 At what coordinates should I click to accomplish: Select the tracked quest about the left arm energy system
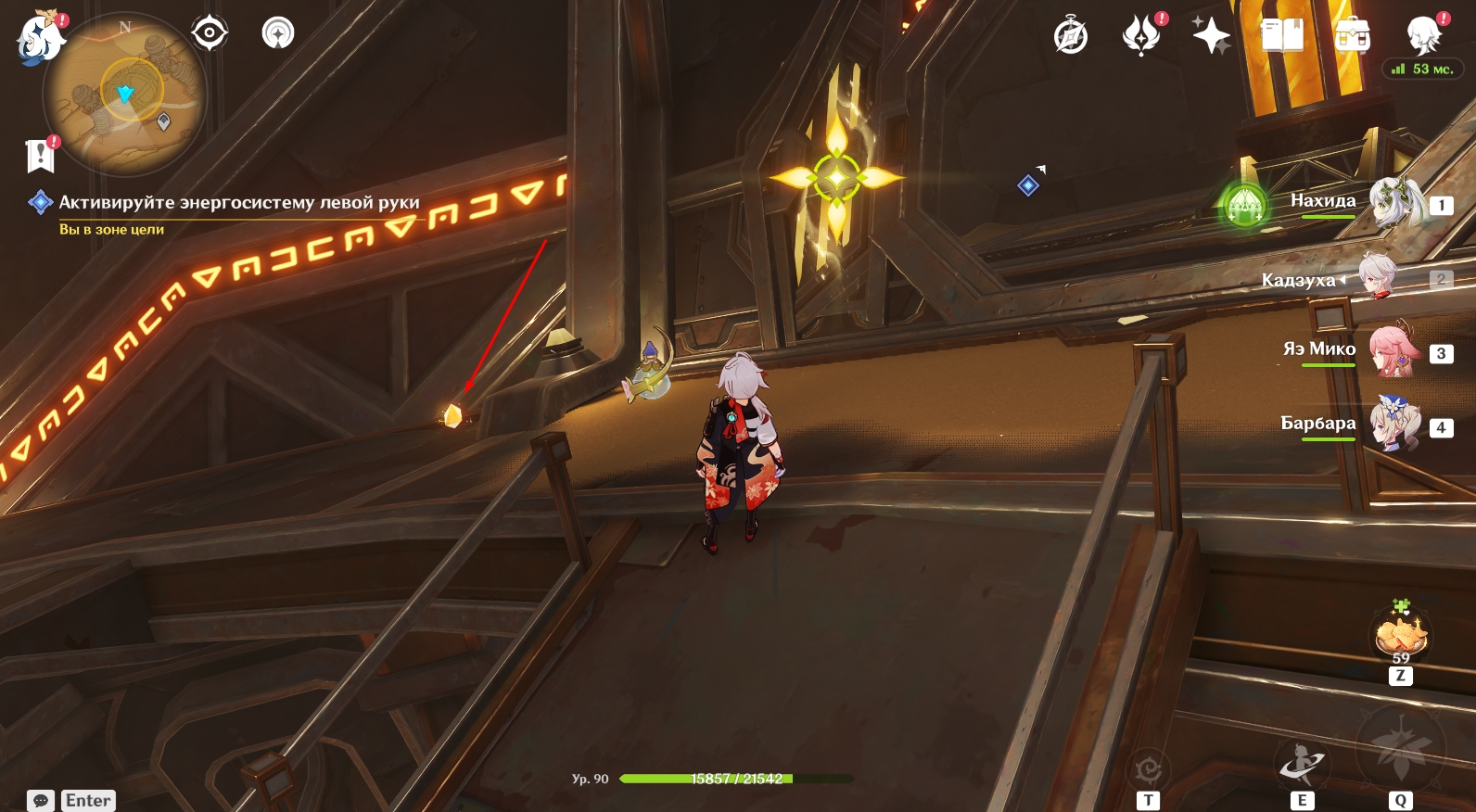(x=238, y=202)
